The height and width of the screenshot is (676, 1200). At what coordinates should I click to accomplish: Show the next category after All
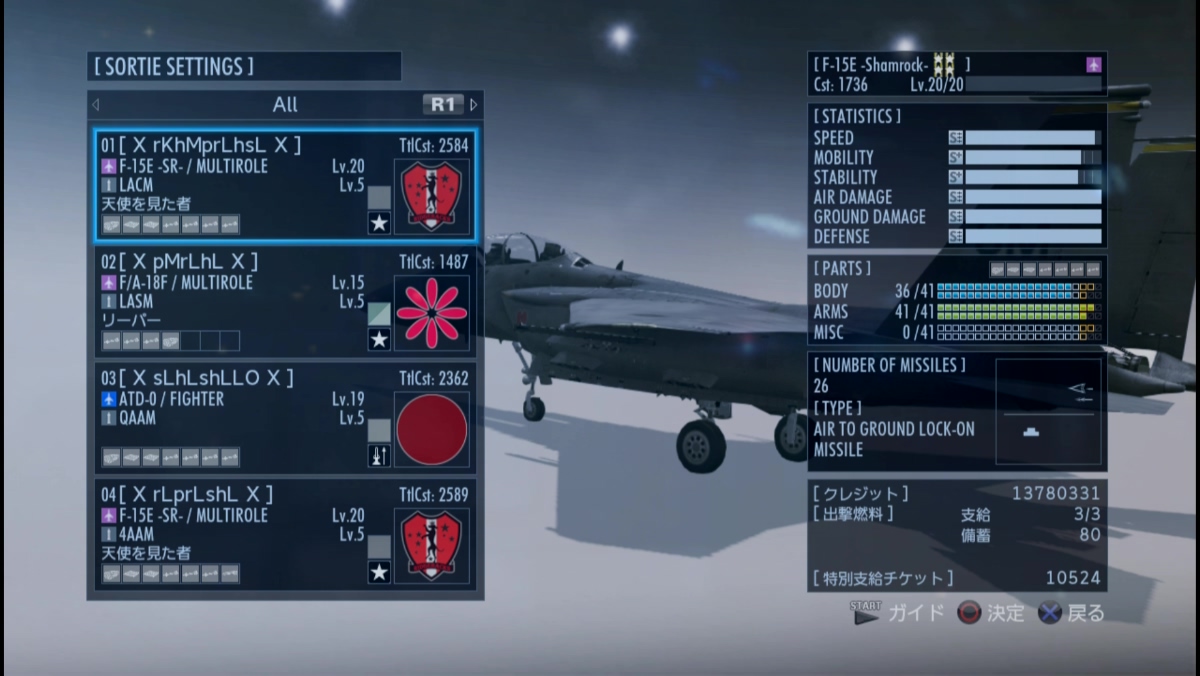[474, 105]
